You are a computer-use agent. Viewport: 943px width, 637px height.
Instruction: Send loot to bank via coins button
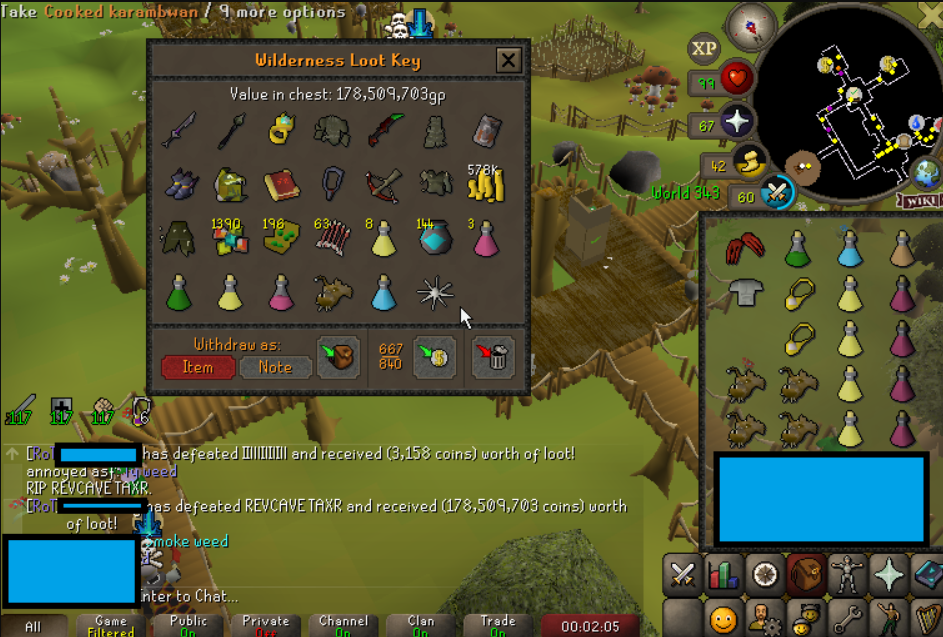pyautogui.click(x=436, y=358)
